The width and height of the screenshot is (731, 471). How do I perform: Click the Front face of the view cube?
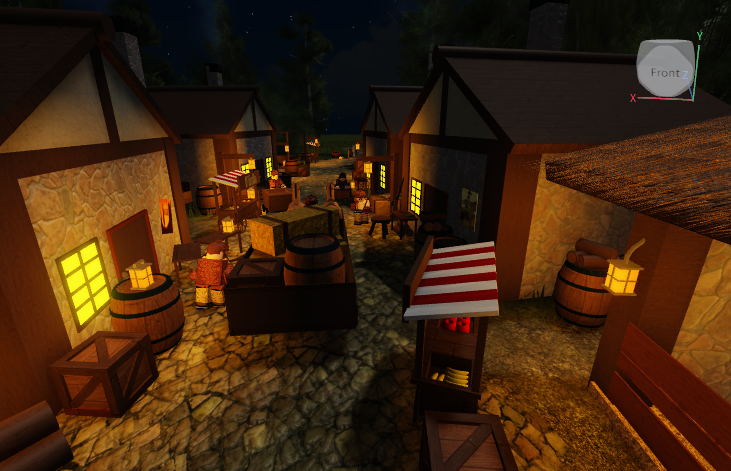[x=664, y=71]
